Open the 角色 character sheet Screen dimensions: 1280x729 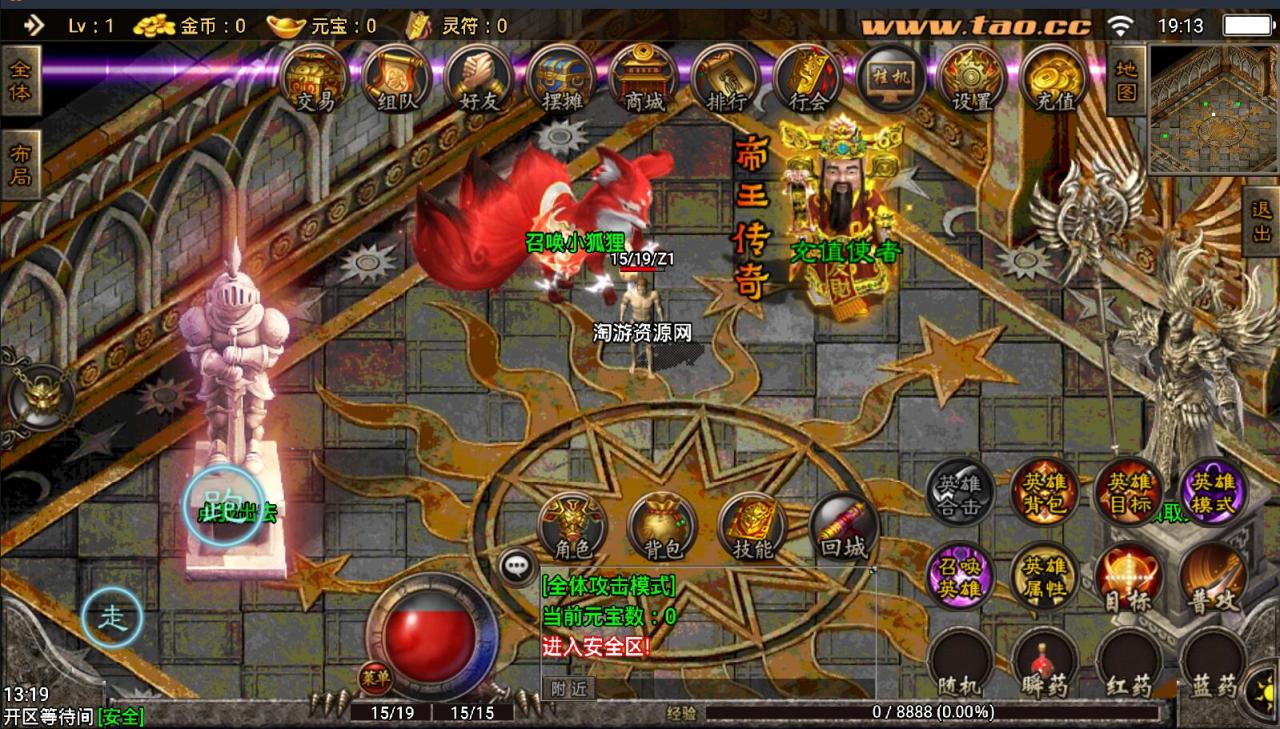click(x=572, y=528)
